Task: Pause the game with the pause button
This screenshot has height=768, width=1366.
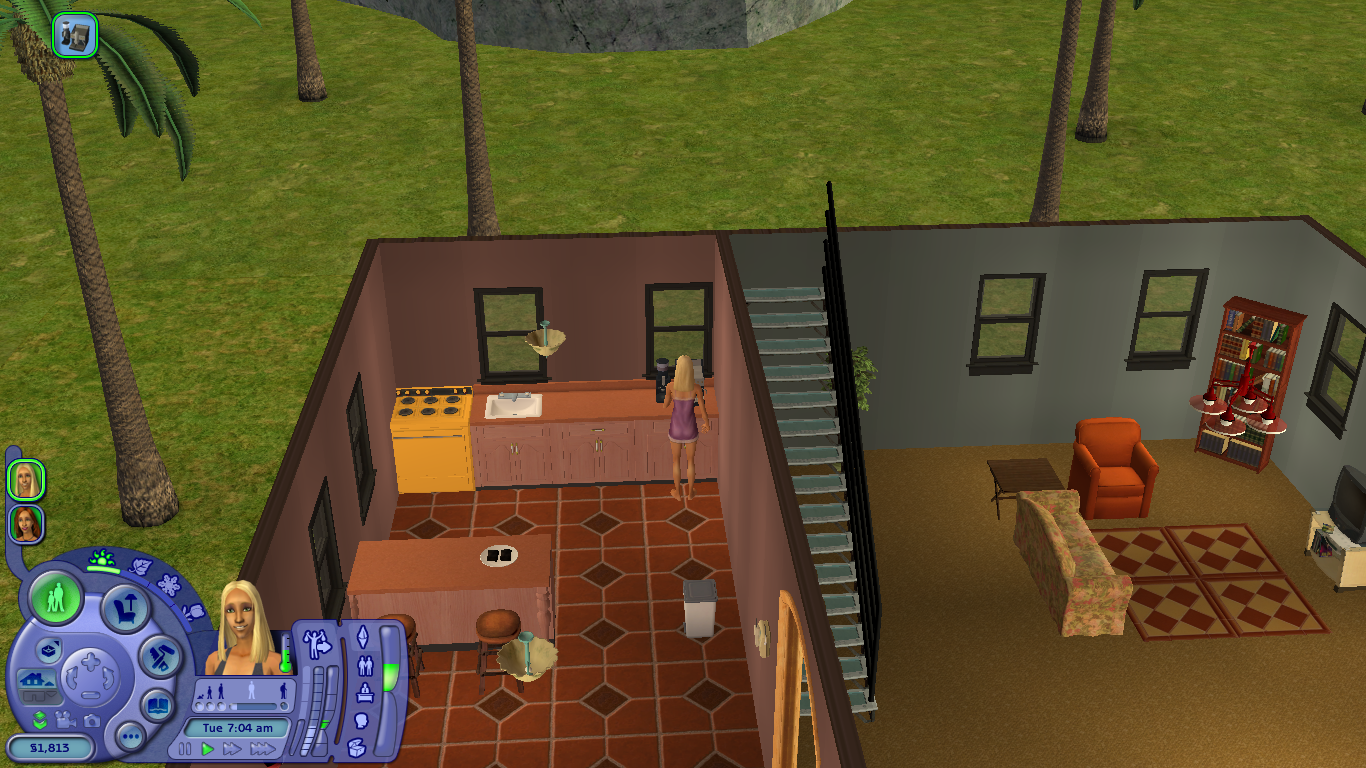Action: point(184,749)
